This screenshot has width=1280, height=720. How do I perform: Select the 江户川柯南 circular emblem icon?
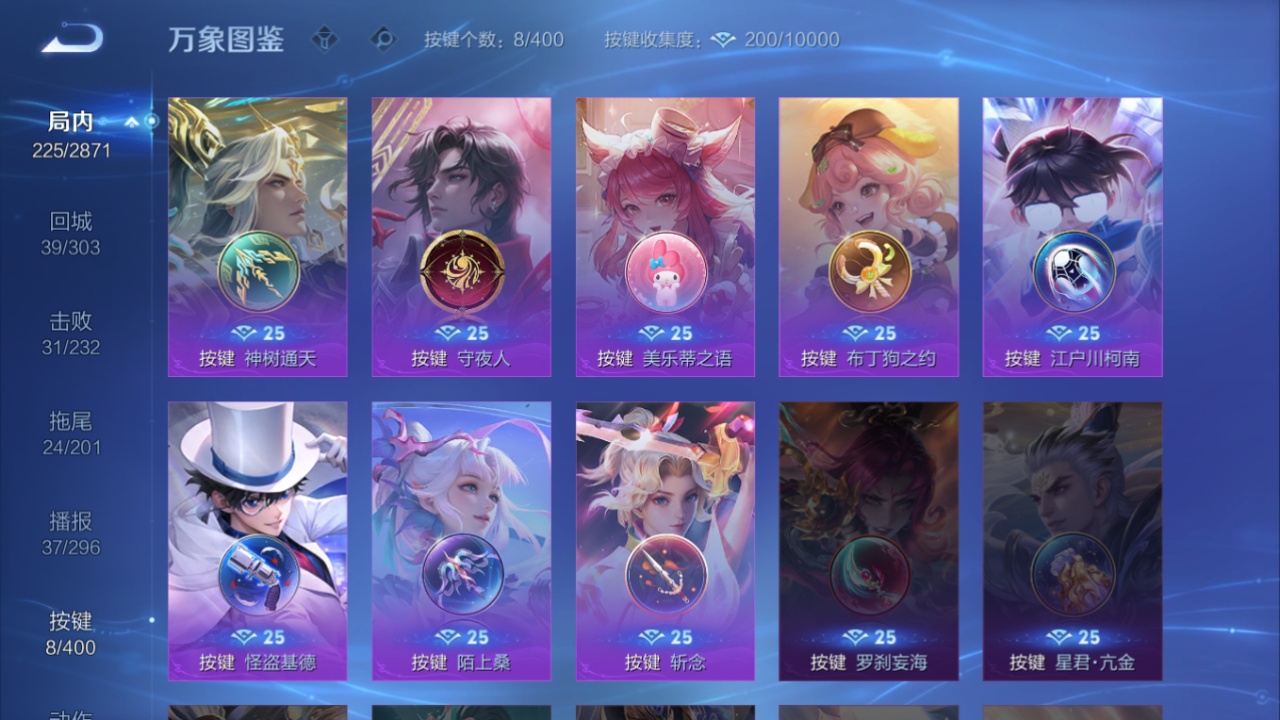pyautogui.click(x=1073, y=271)
